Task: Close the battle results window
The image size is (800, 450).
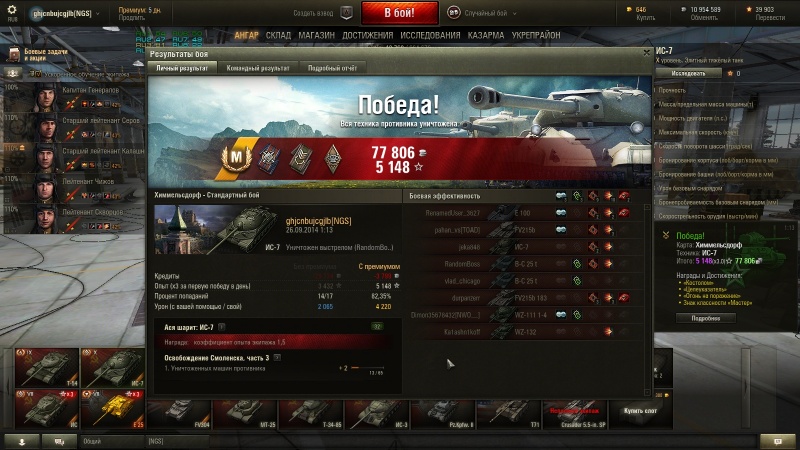Action: (647, 53)
